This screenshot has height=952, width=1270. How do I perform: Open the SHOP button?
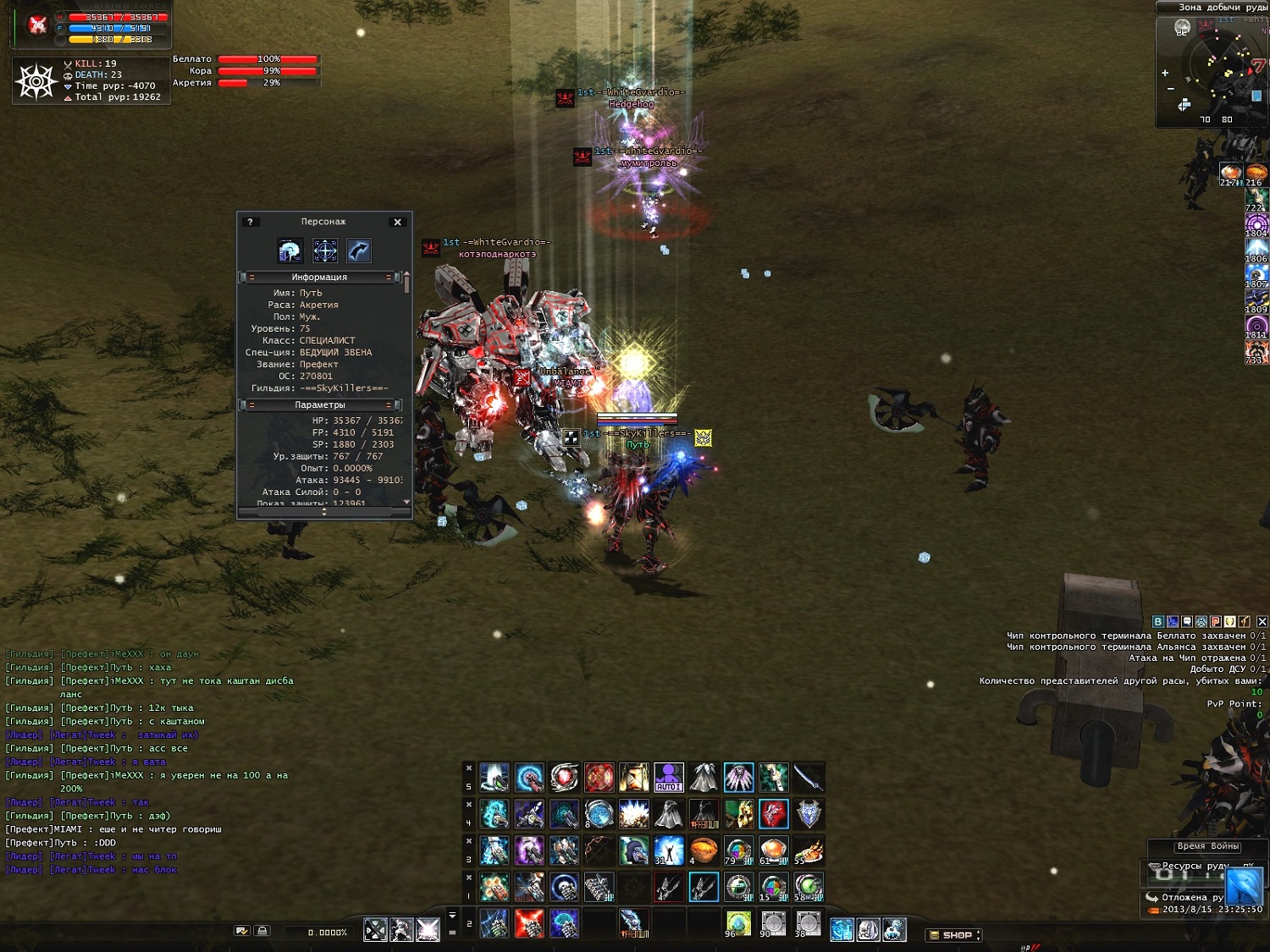tap(955, 935)
